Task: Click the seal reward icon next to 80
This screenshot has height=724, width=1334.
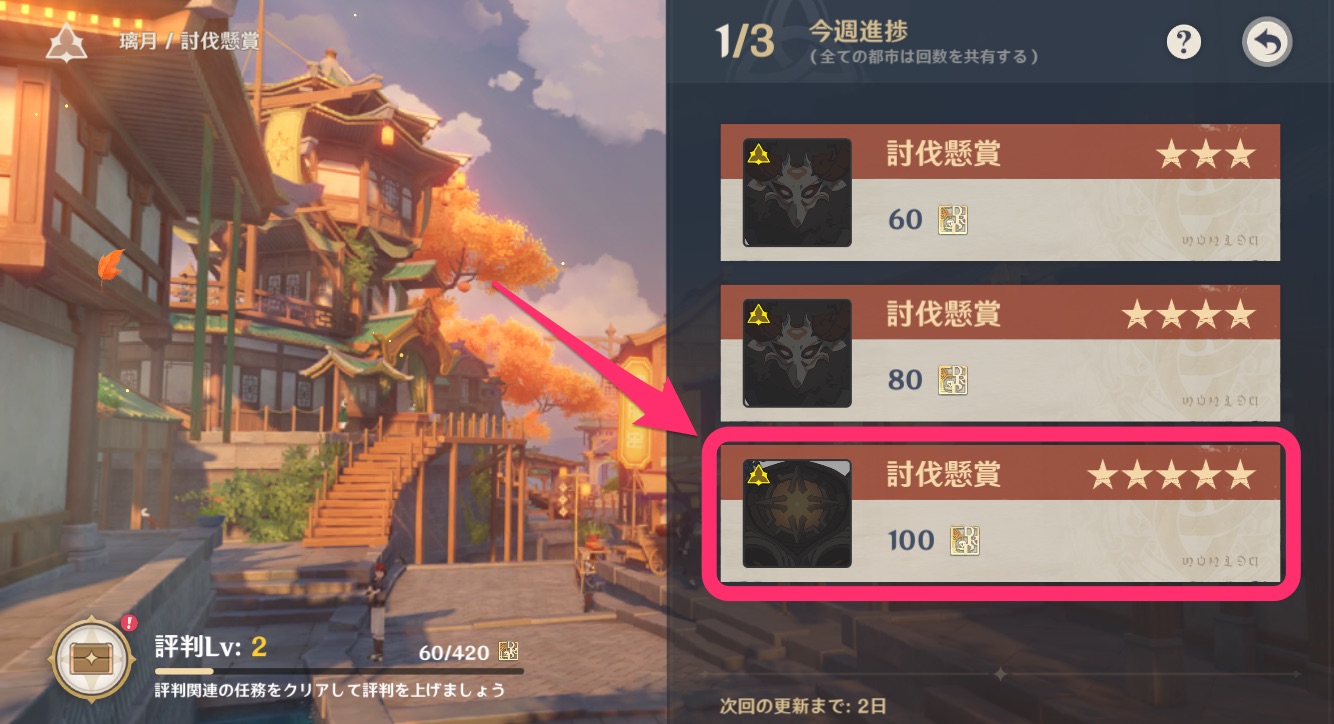Action: coord(953,380)
